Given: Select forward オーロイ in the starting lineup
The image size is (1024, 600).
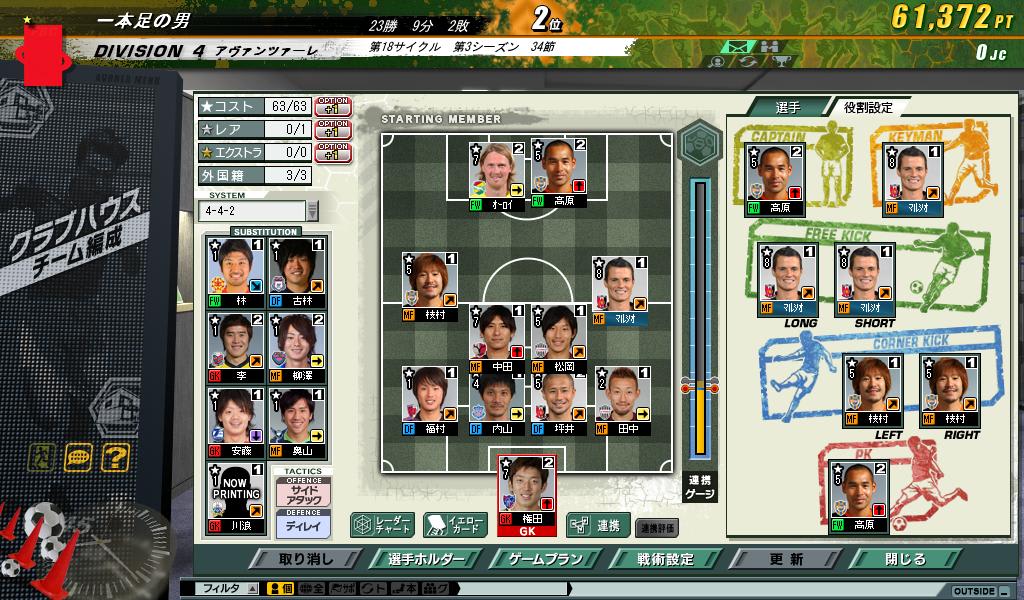Looking at the screenshot, I should tap(498, 172).
